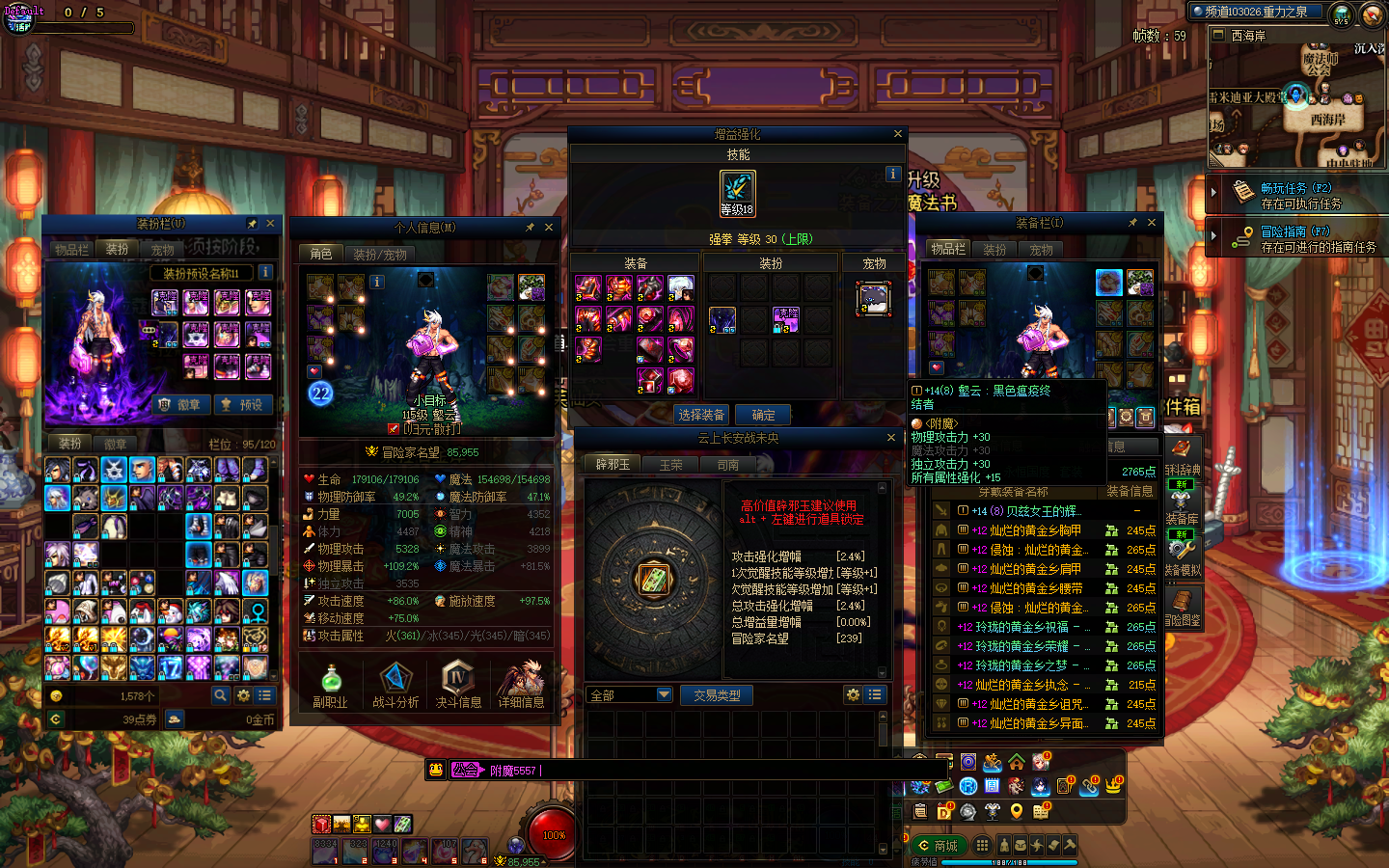The image size is (1389, 868).
Task: Confirm with the 确定 button
Action: click(x=763, y=415)
